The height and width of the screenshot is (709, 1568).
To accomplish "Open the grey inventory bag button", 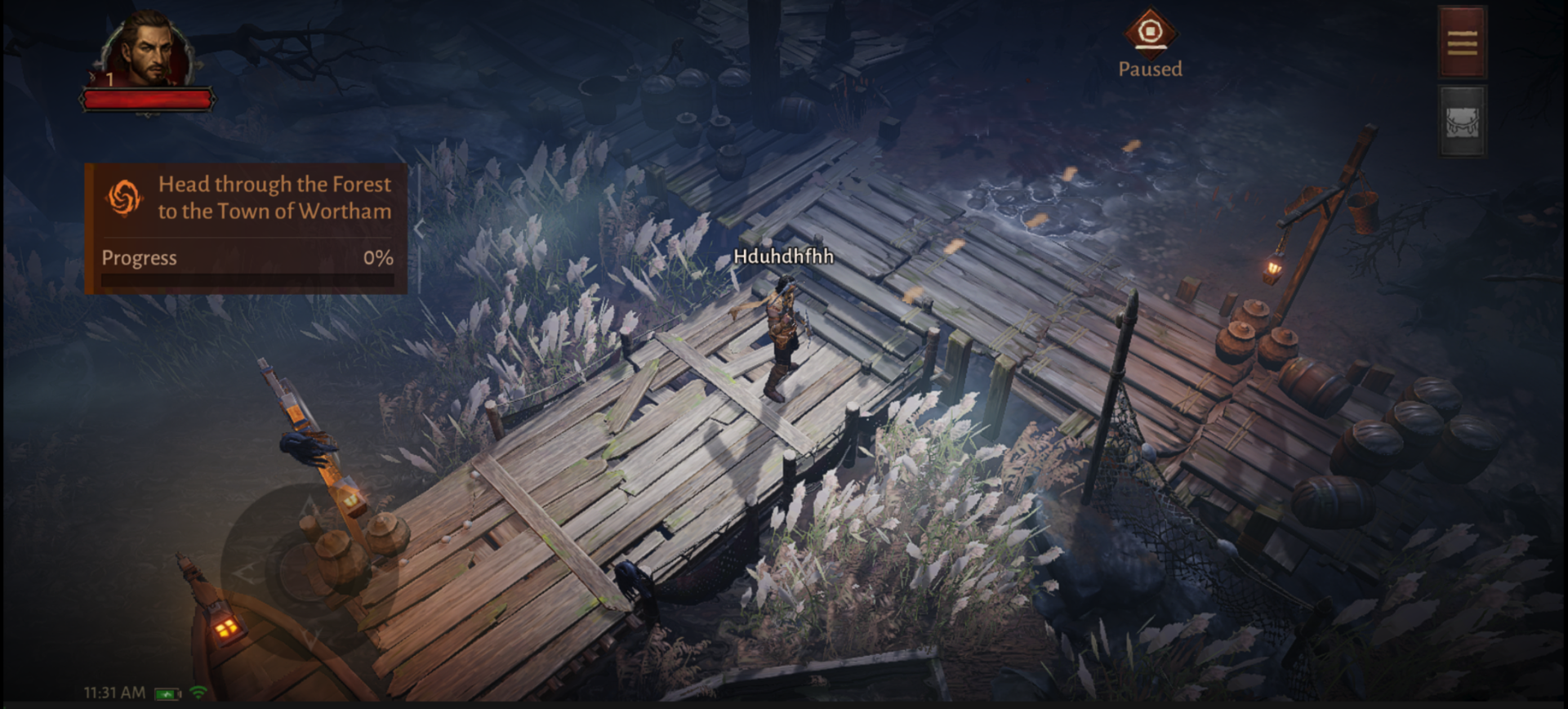I will (x=1462, y=121).
